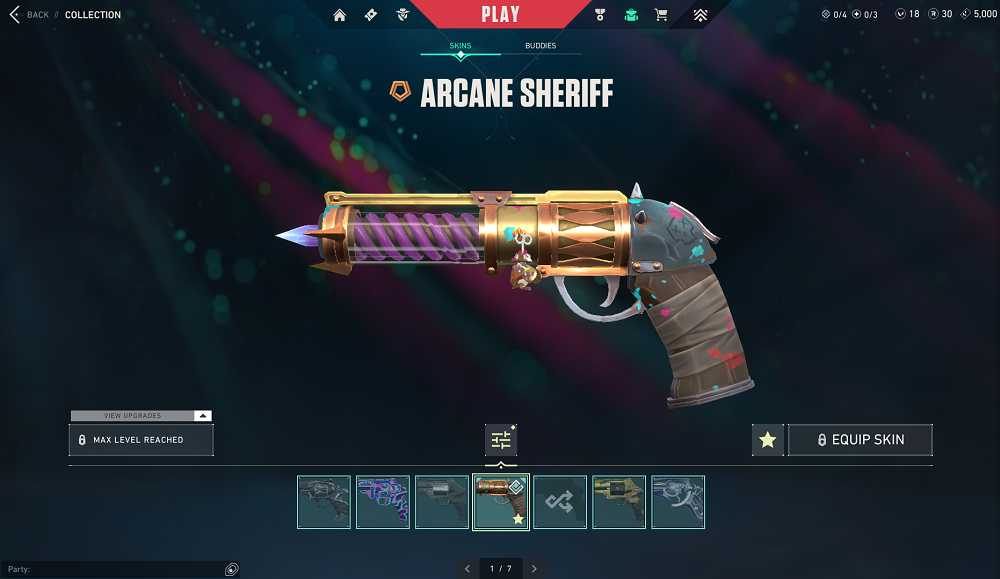
Task: Click the big red PLAY button
Action: coord(500,14)
